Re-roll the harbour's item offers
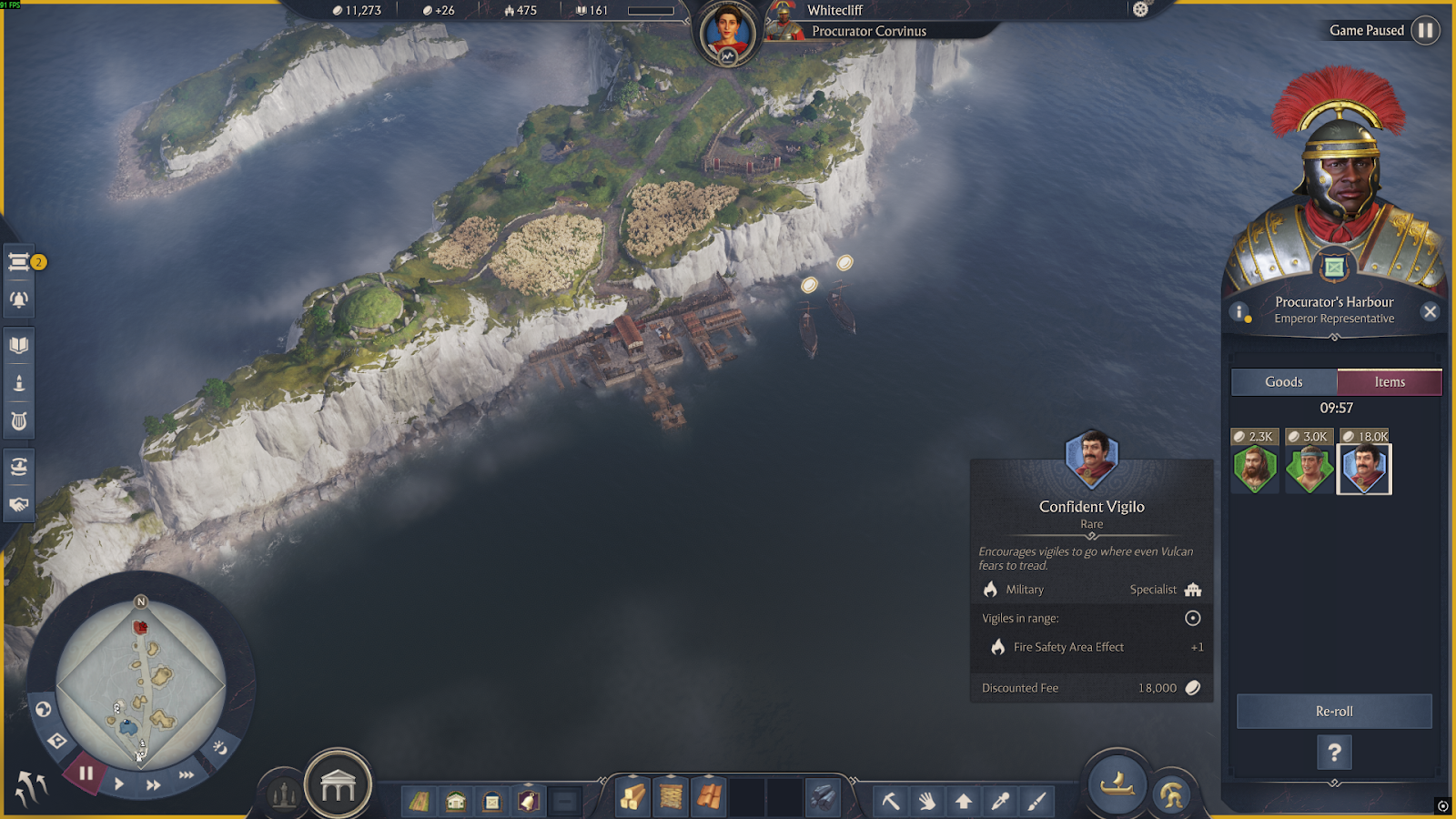Image resolution: width=1456 pixels, height=819 pixels. coord(1334,711)
